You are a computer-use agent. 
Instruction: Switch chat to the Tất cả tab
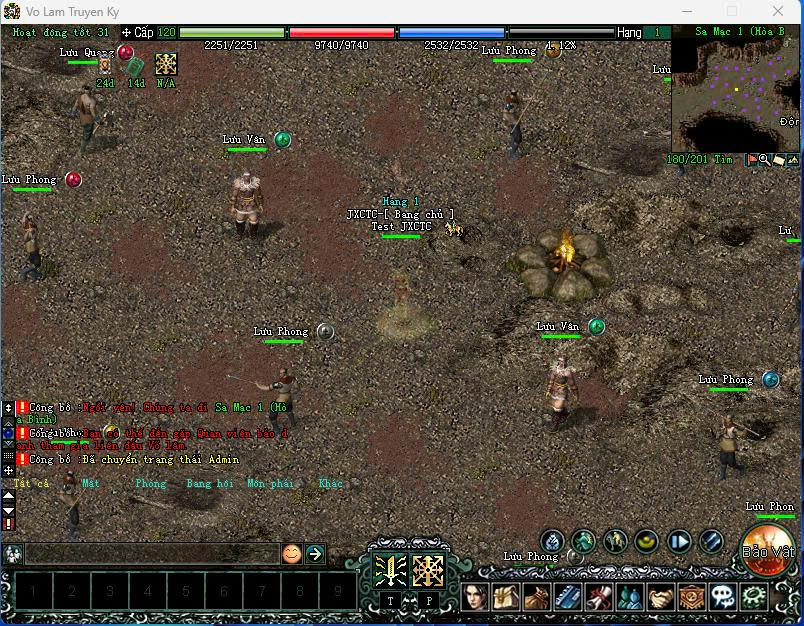click(x=30, y=483)
